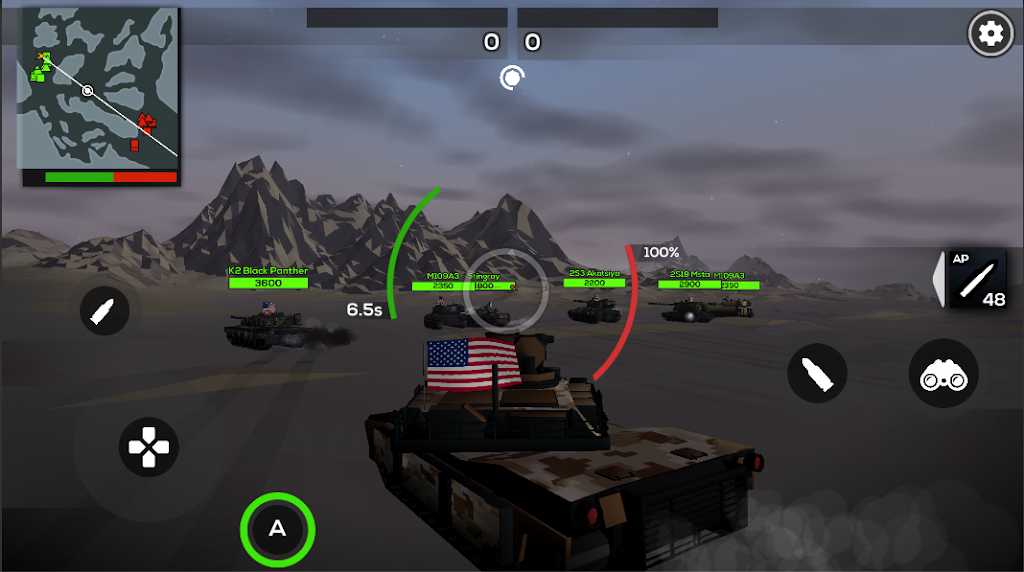The height and width of the screenshot is (572, 1024).
Task: Activate the binoculars zoom view
Action: [x=943, y=374]
